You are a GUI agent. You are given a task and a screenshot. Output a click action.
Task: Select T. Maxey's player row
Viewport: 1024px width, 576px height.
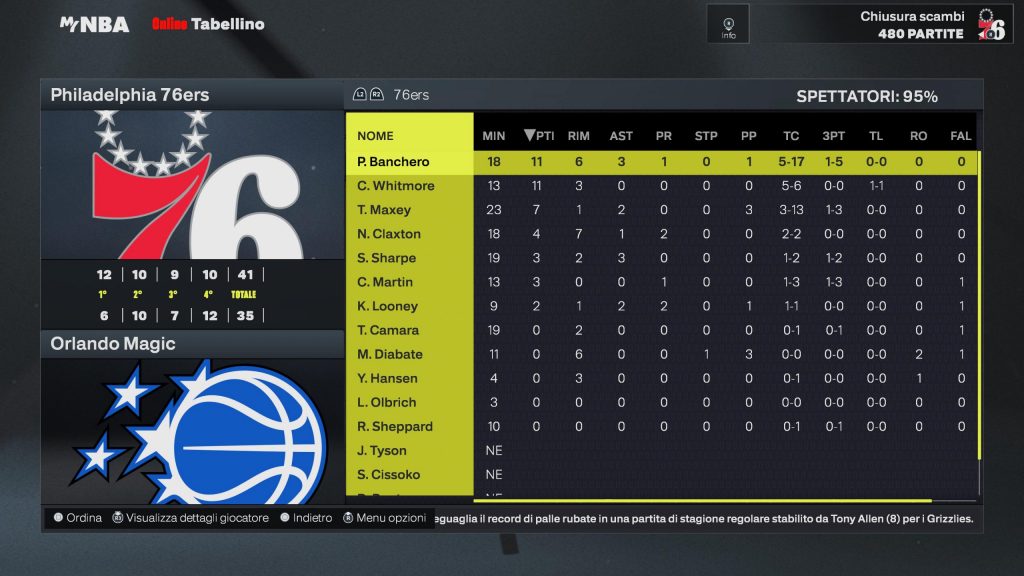(384, 210)
